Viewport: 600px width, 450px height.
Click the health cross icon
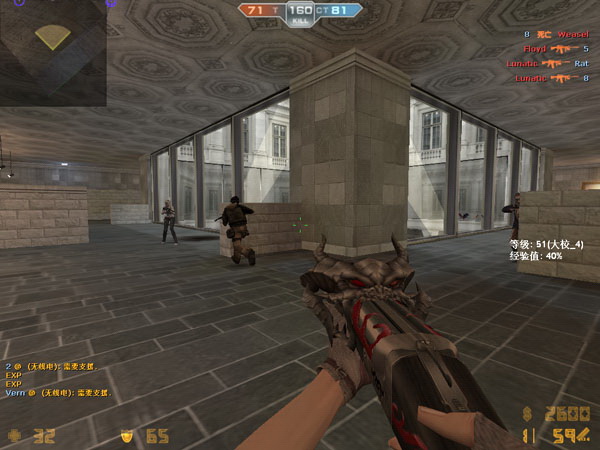point(13,435)
